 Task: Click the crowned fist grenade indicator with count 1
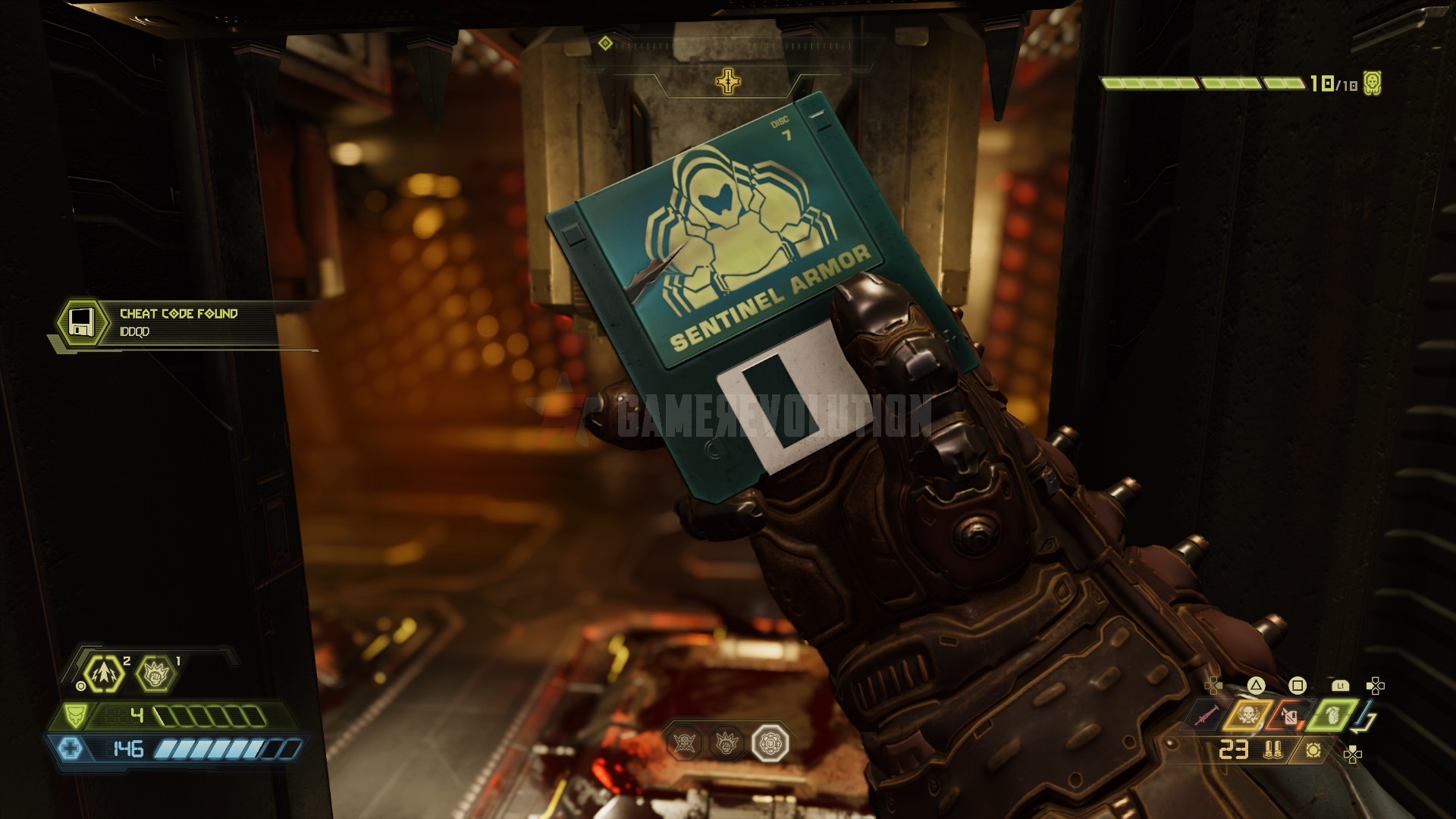point(156,673)
